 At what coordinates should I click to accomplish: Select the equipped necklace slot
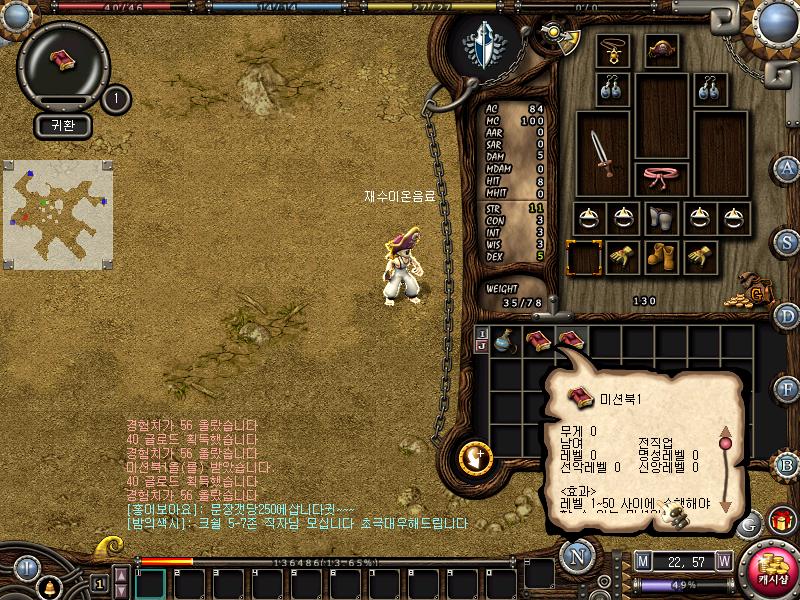[x=611, y=50]
